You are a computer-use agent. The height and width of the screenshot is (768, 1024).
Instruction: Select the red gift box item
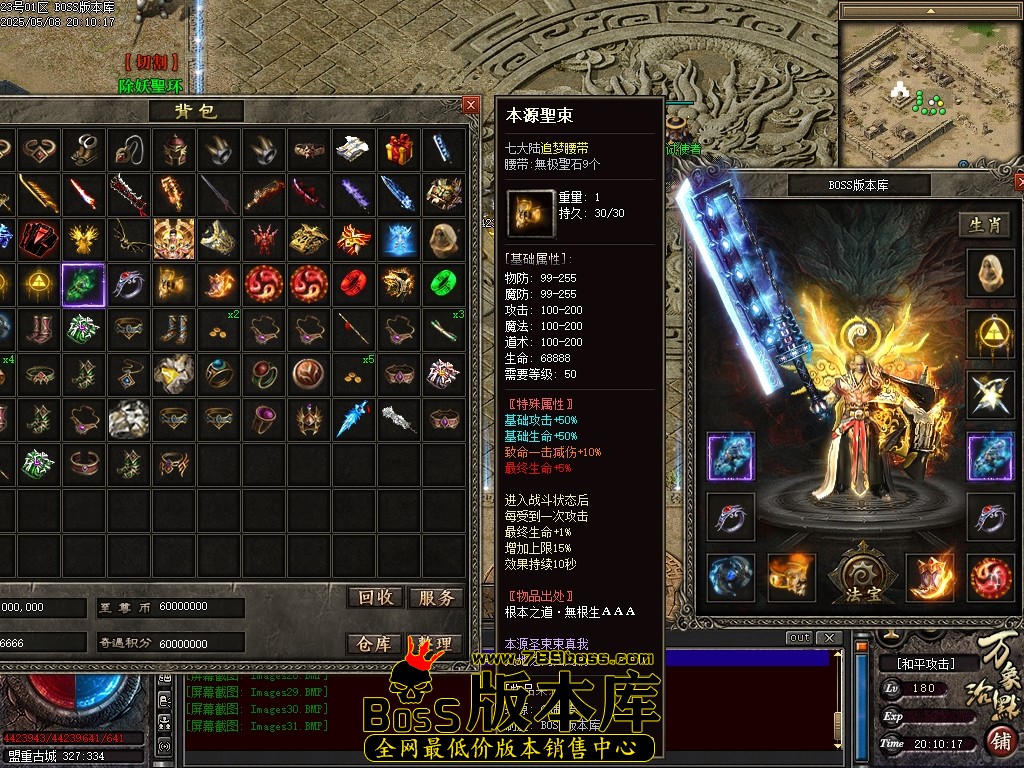(399, 149)
